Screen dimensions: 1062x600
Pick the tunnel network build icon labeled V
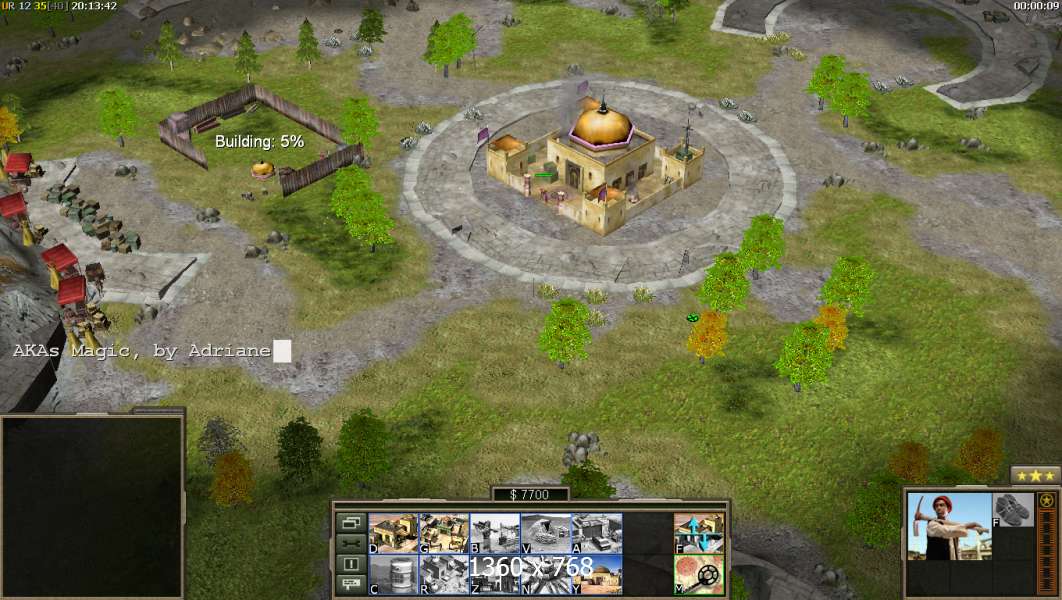pos(545,533)
